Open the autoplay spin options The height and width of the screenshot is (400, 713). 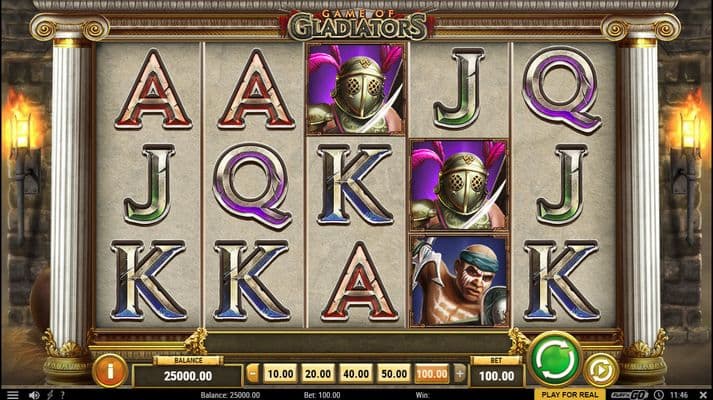coord(601,369)
